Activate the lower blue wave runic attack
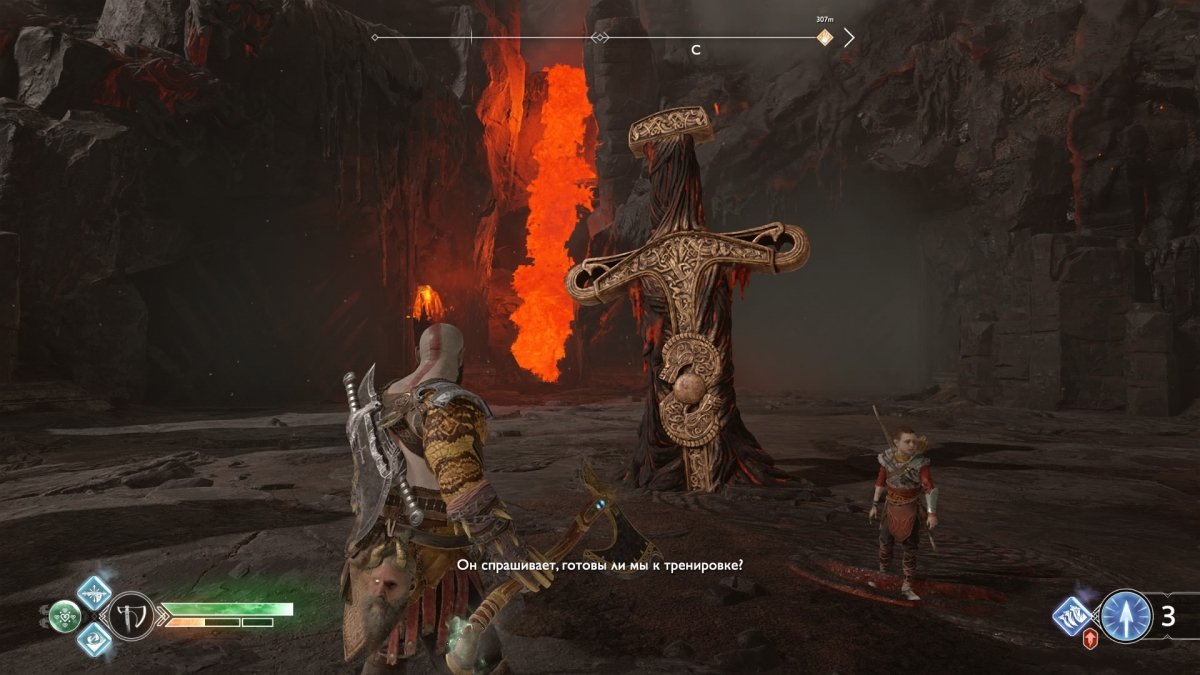The height and width of the screenshot is (675, 1200). 95,638
